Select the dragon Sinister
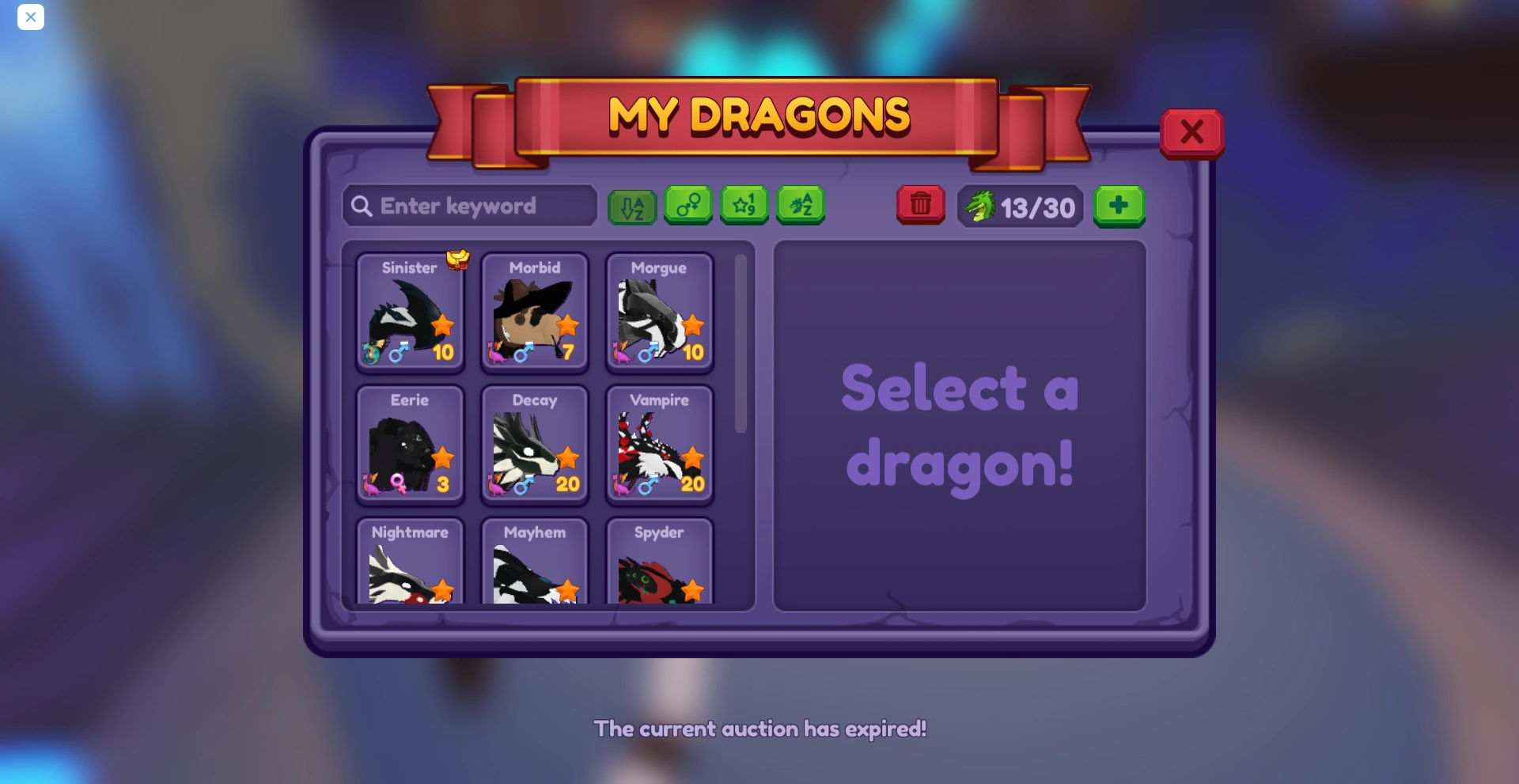1519x784 pixels. (x=410, y=314)
